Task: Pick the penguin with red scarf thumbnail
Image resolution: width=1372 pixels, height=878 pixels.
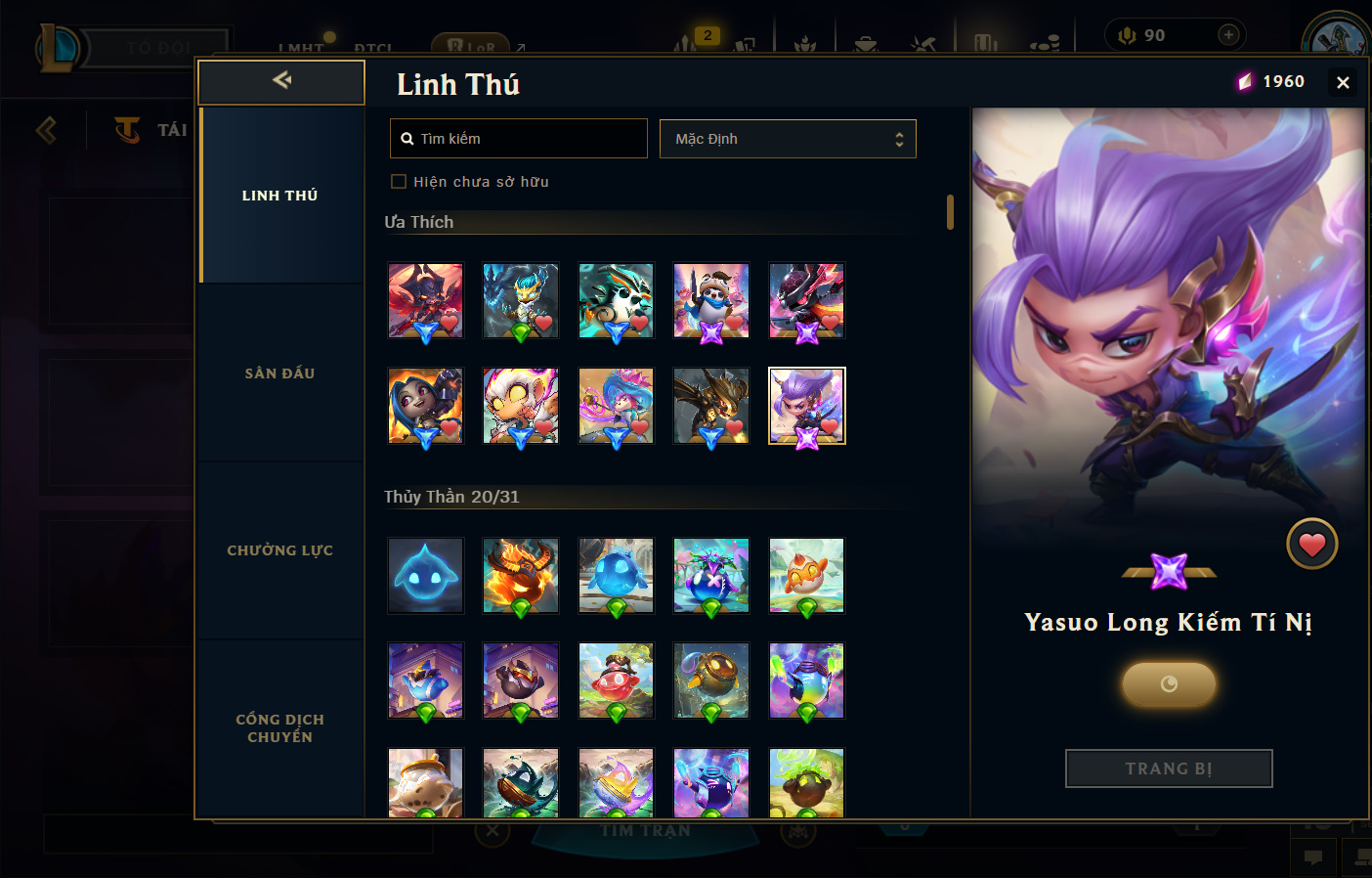Action: pyautogui.click(x=711, y=300)
